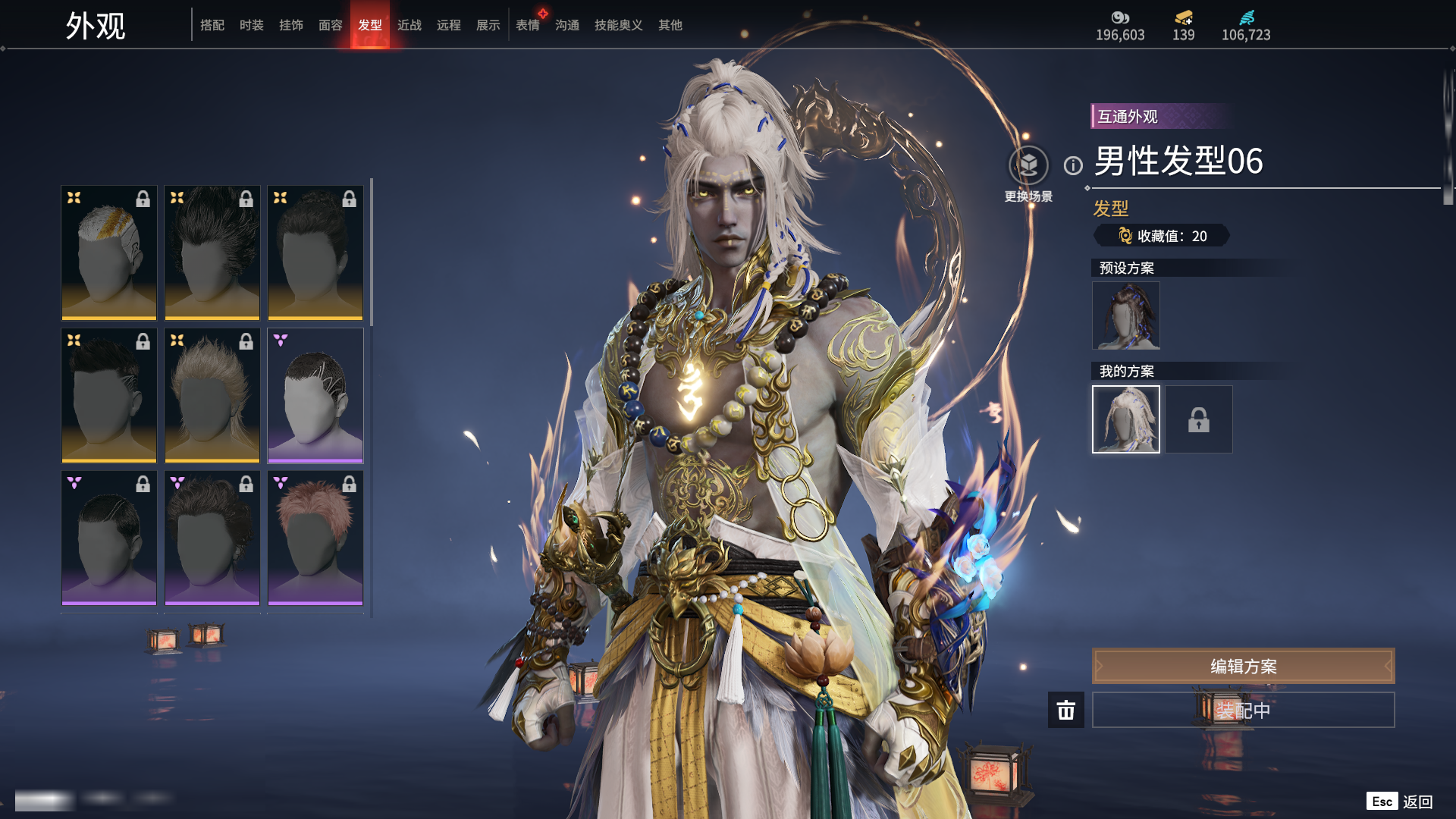Choose the white-haired scheme under 我的方案
The width and height of the screenshot is (1456, 819).
(1126, 419)
